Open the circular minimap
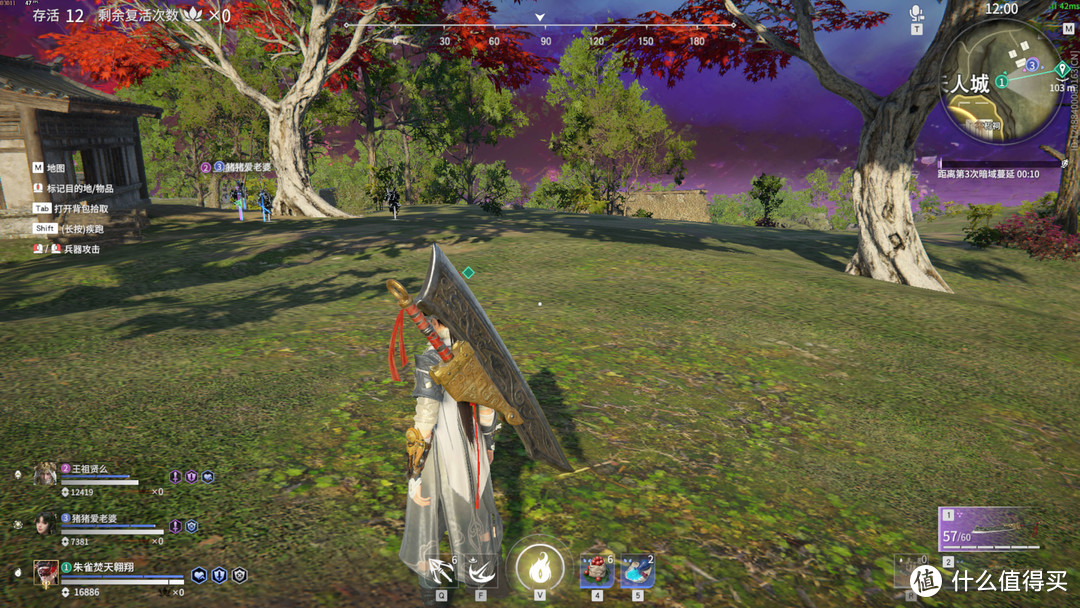The image size is (1080, 608). [x=1003, y=82]
